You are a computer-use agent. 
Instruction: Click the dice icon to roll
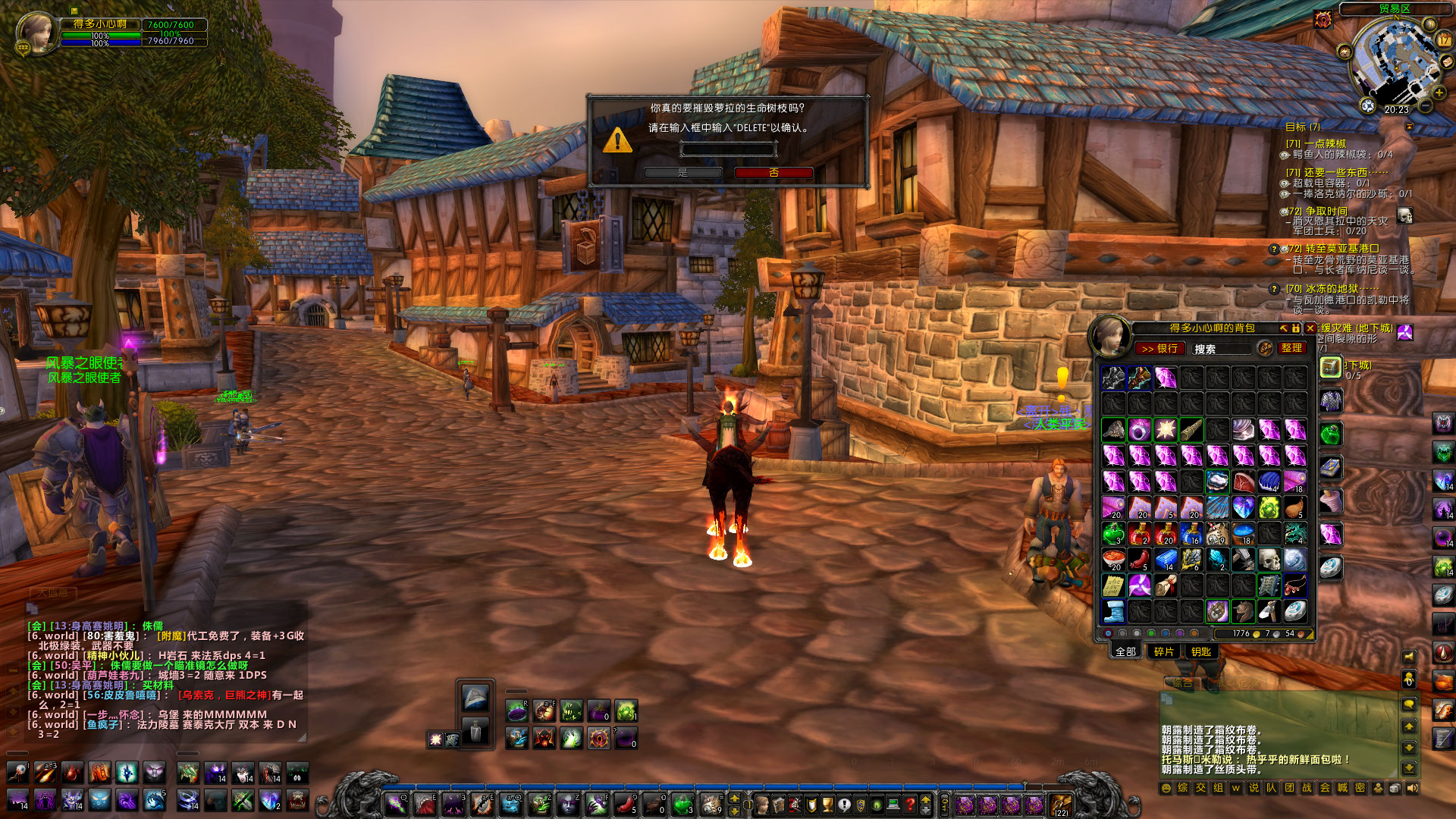(x=1395, y=788)
